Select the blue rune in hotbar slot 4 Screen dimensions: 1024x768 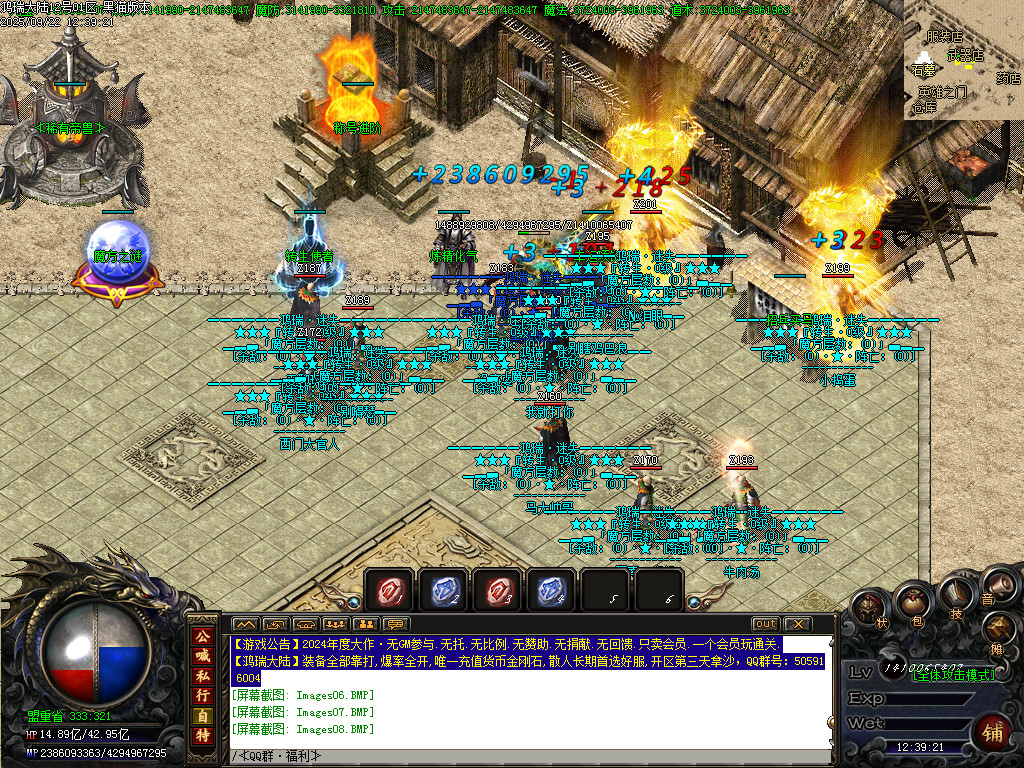pyautogui.click(x=551, y=591)
